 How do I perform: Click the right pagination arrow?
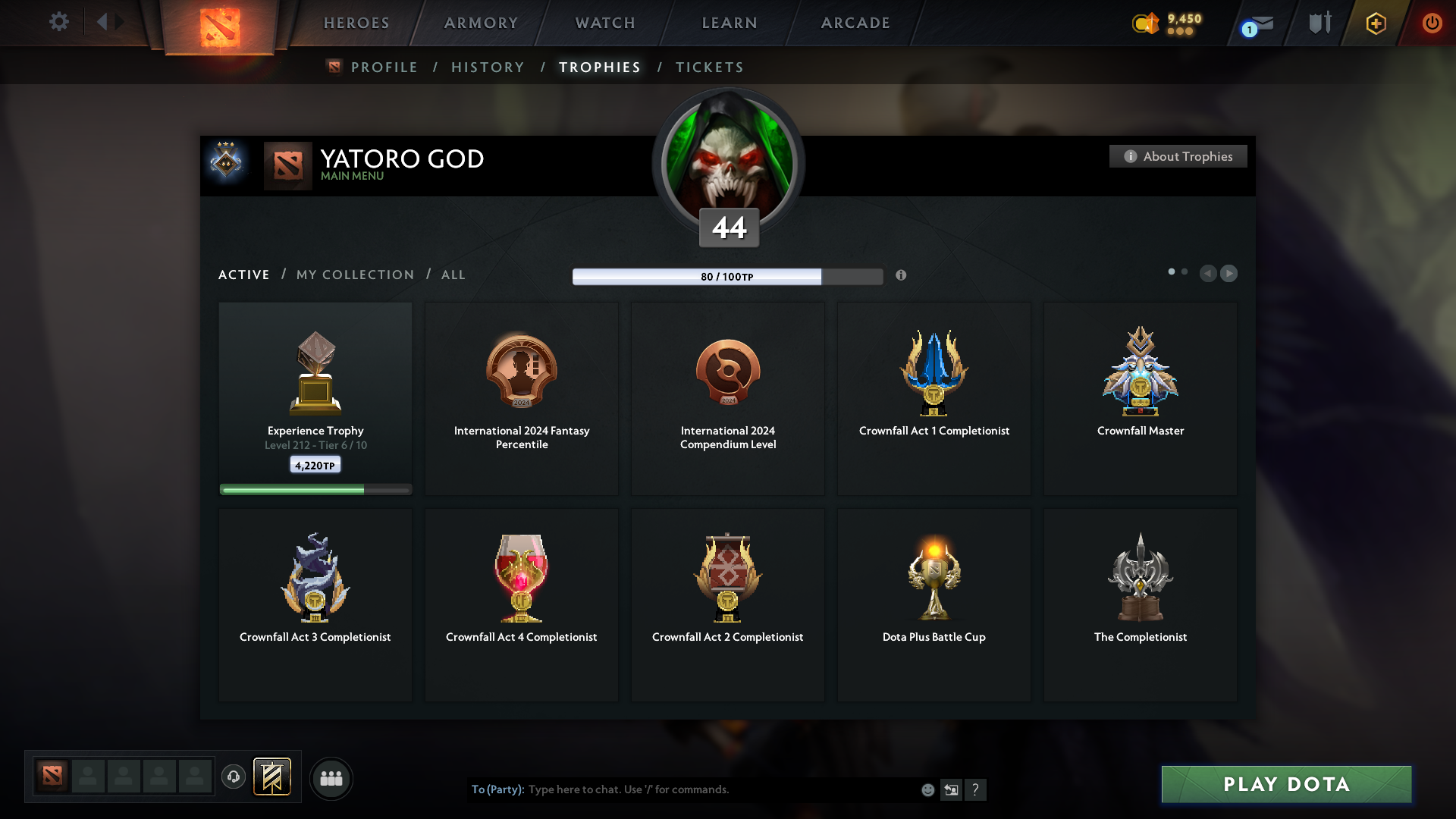[x=1229, y=274]
